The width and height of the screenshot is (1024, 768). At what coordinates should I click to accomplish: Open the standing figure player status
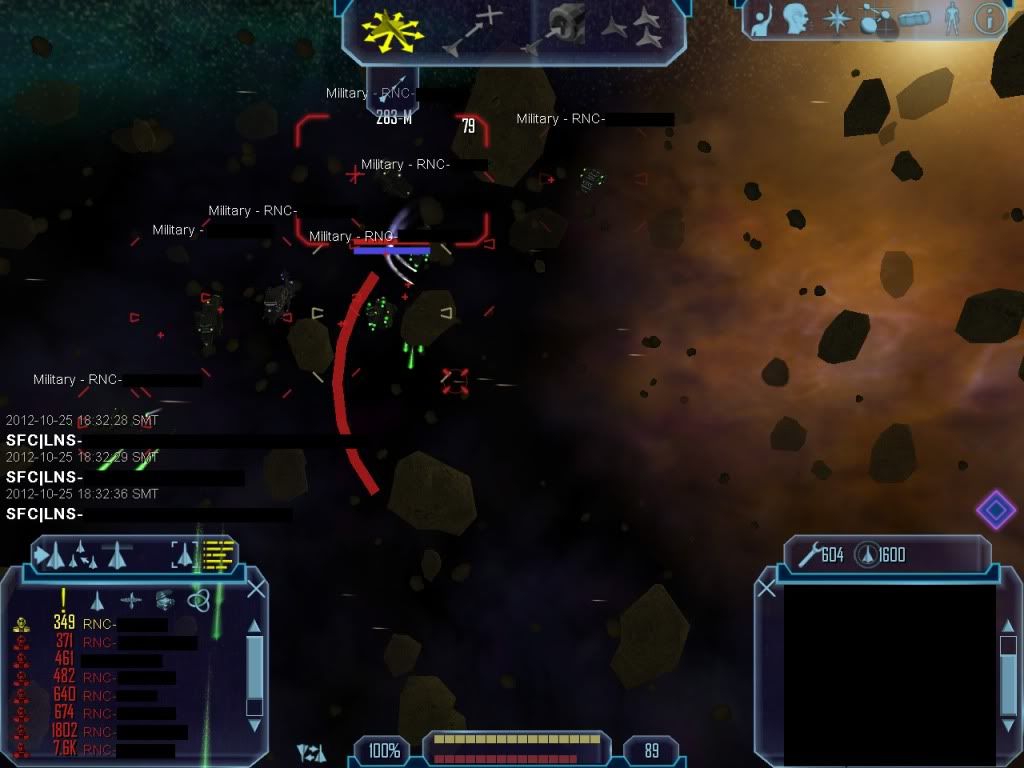coord(952,19)
